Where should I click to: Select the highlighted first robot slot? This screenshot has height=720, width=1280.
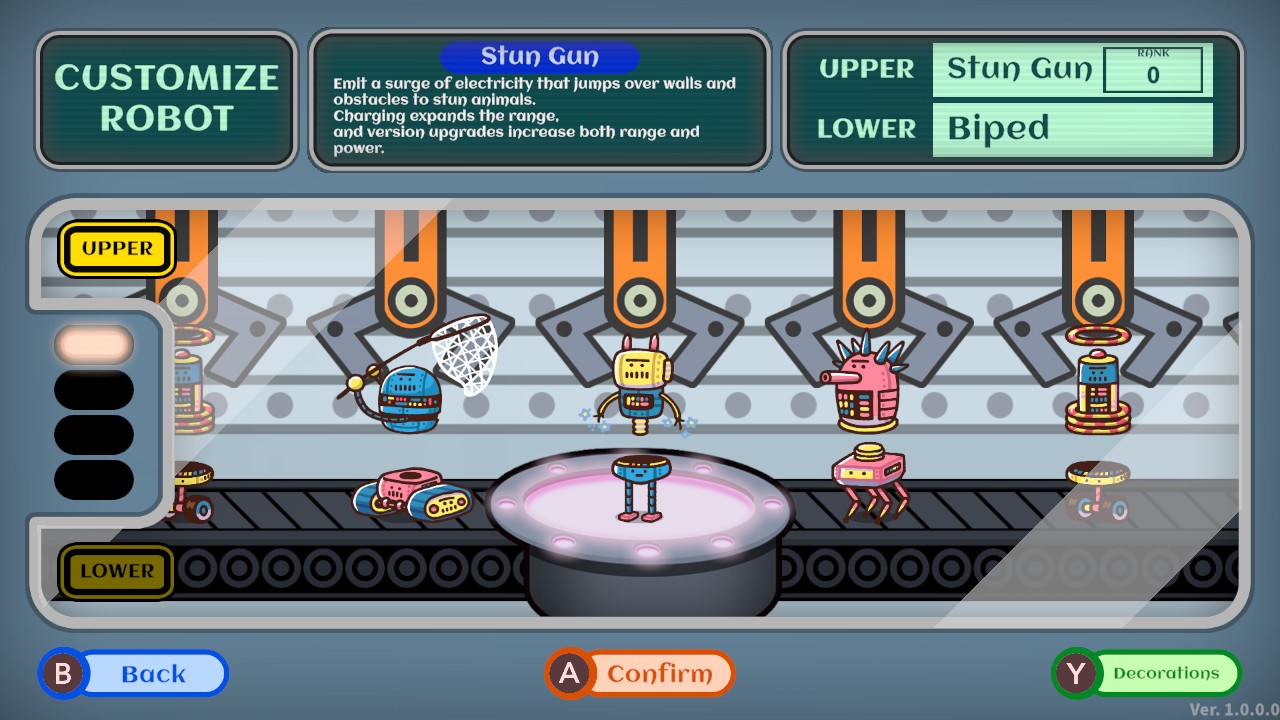coord(93,343)
